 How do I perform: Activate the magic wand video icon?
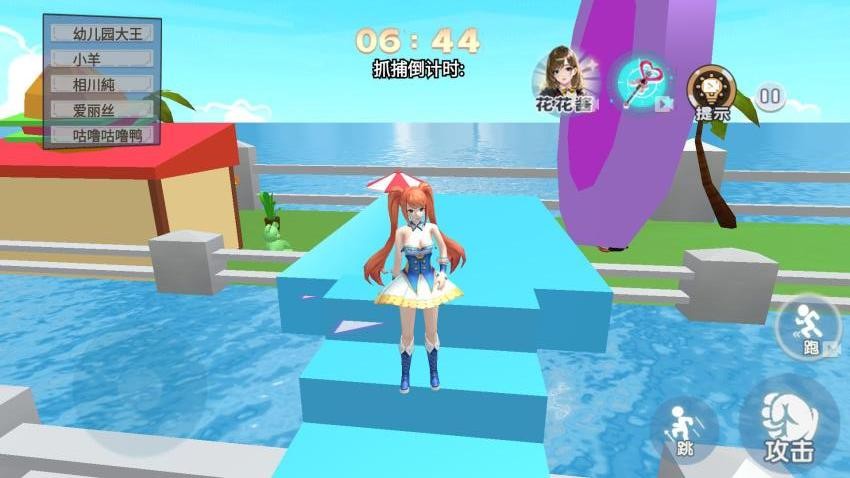641,81
